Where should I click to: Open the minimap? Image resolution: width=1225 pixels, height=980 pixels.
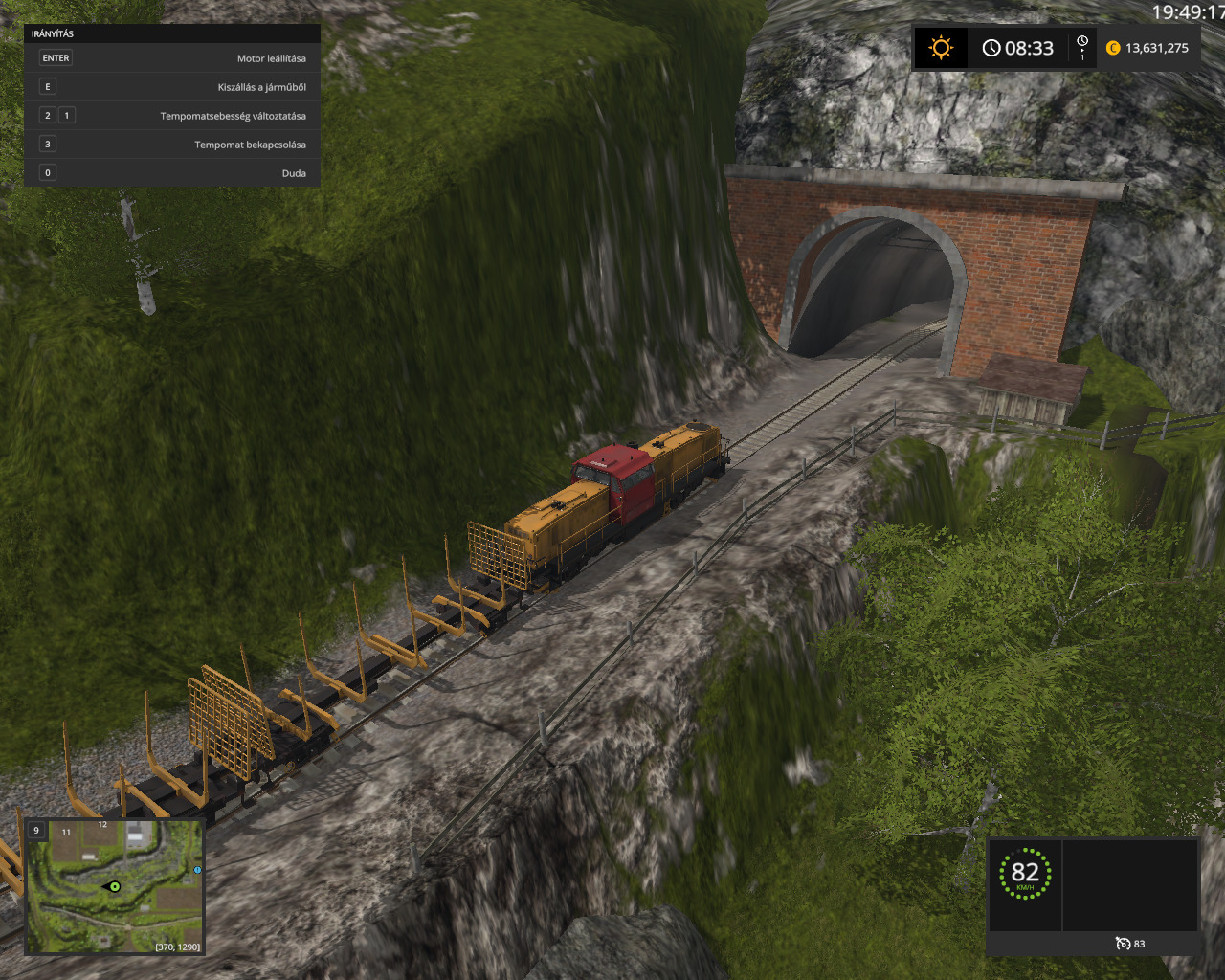click(x=114, y=885)
